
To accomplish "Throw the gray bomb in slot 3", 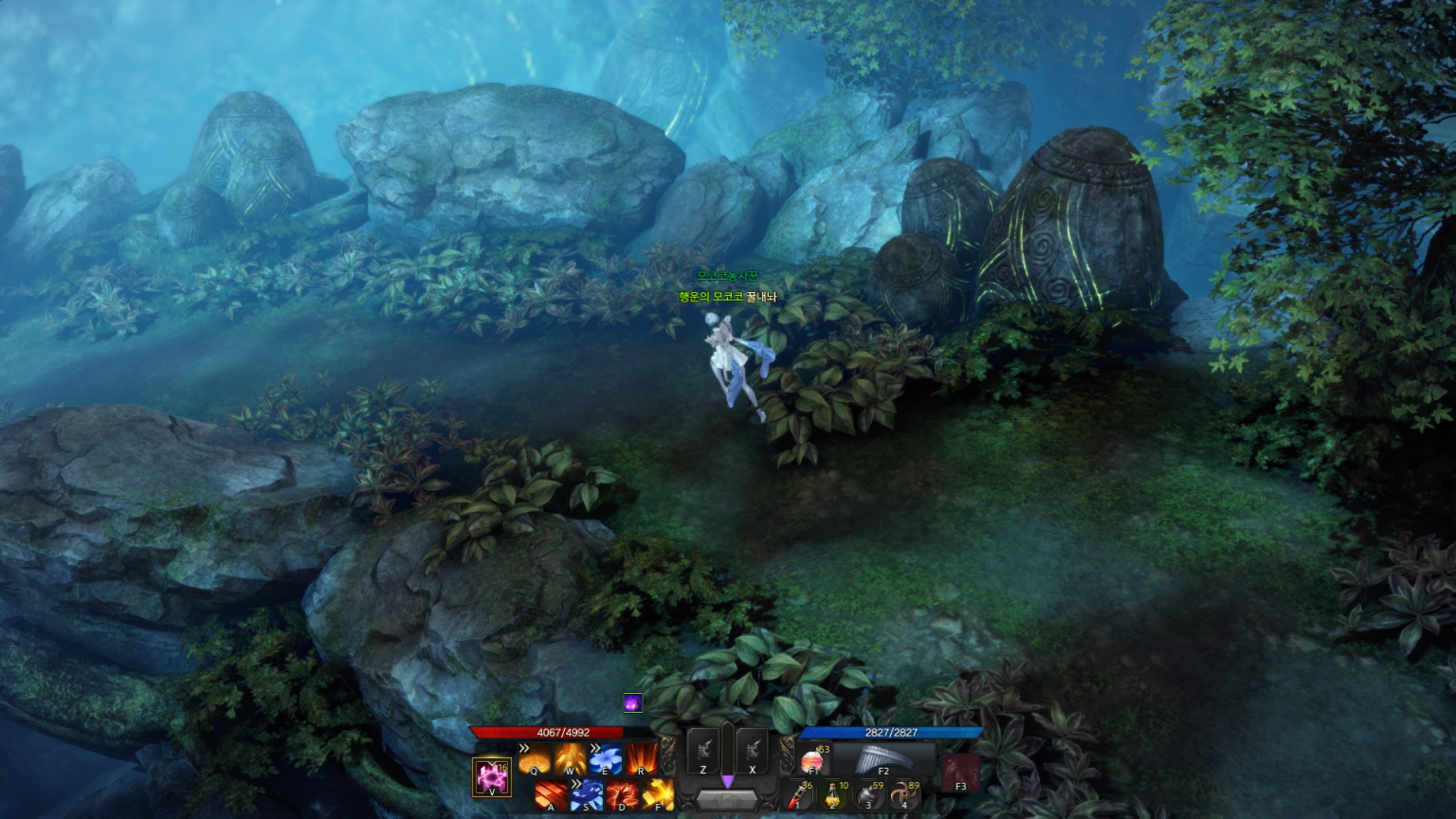I will [x=869, y=795].
